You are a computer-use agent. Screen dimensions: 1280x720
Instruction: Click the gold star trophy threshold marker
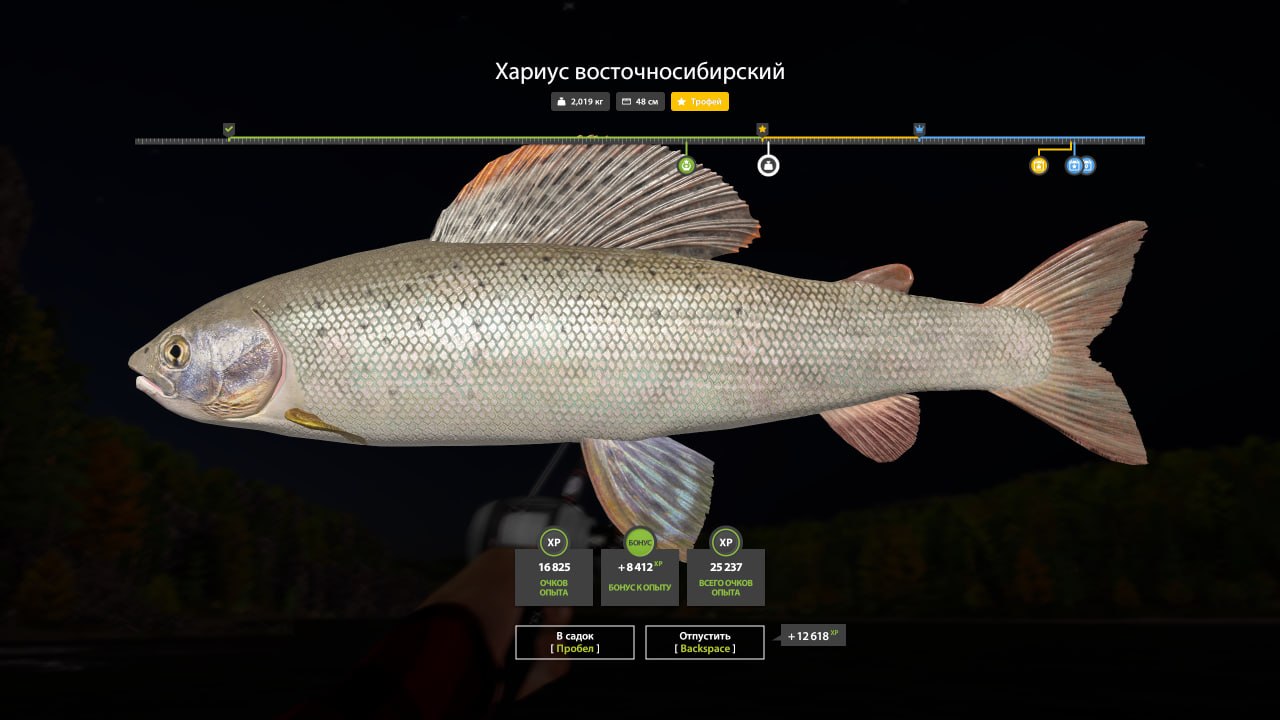pos(762,129)
